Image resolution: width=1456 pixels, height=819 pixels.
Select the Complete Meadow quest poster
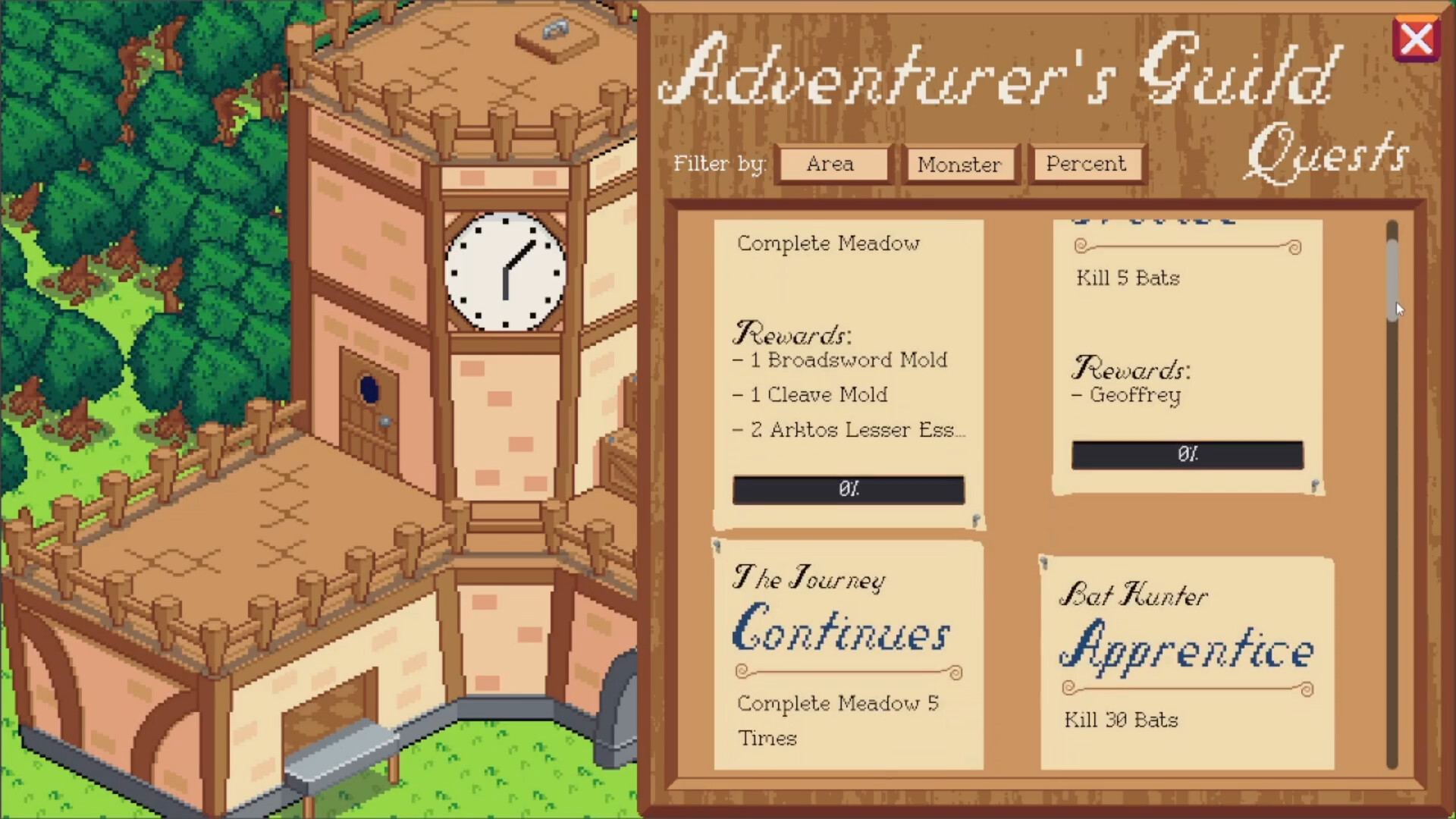click(x=847, y=364)
